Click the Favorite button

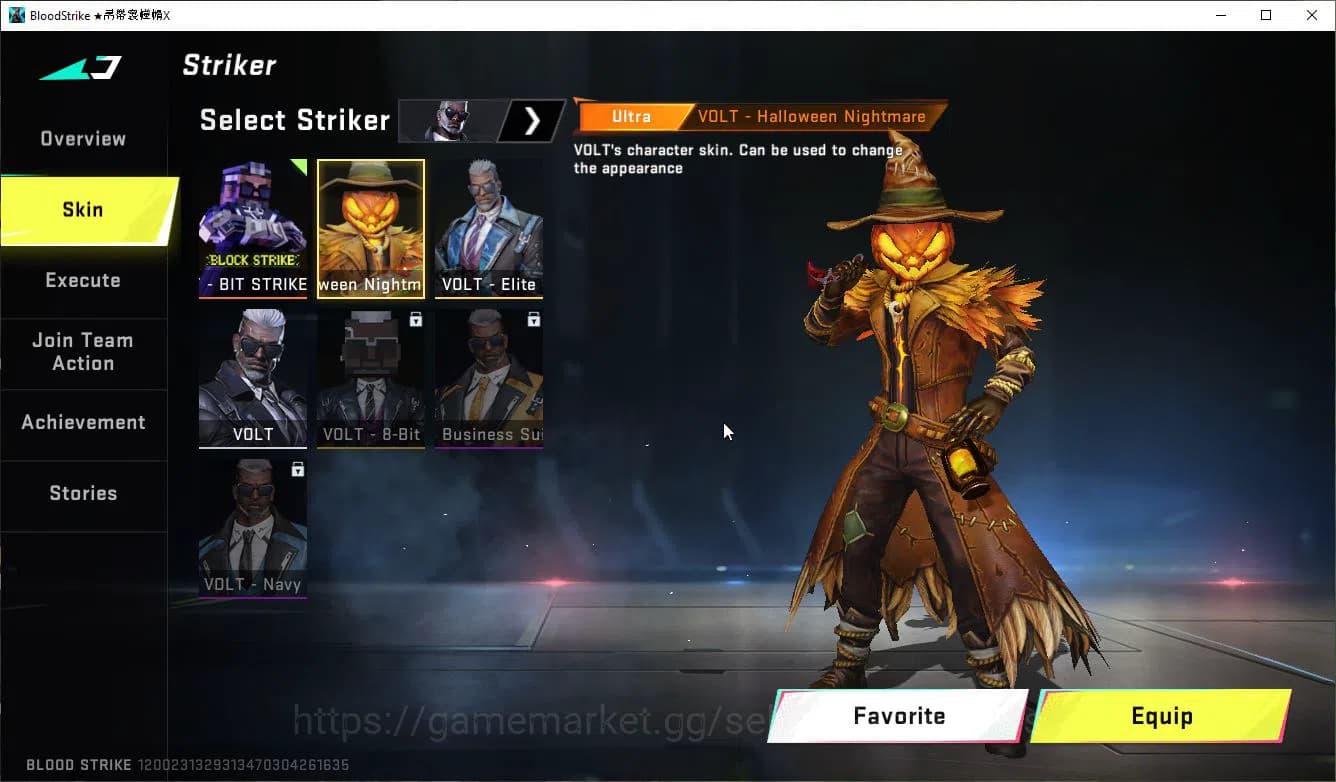898,716
